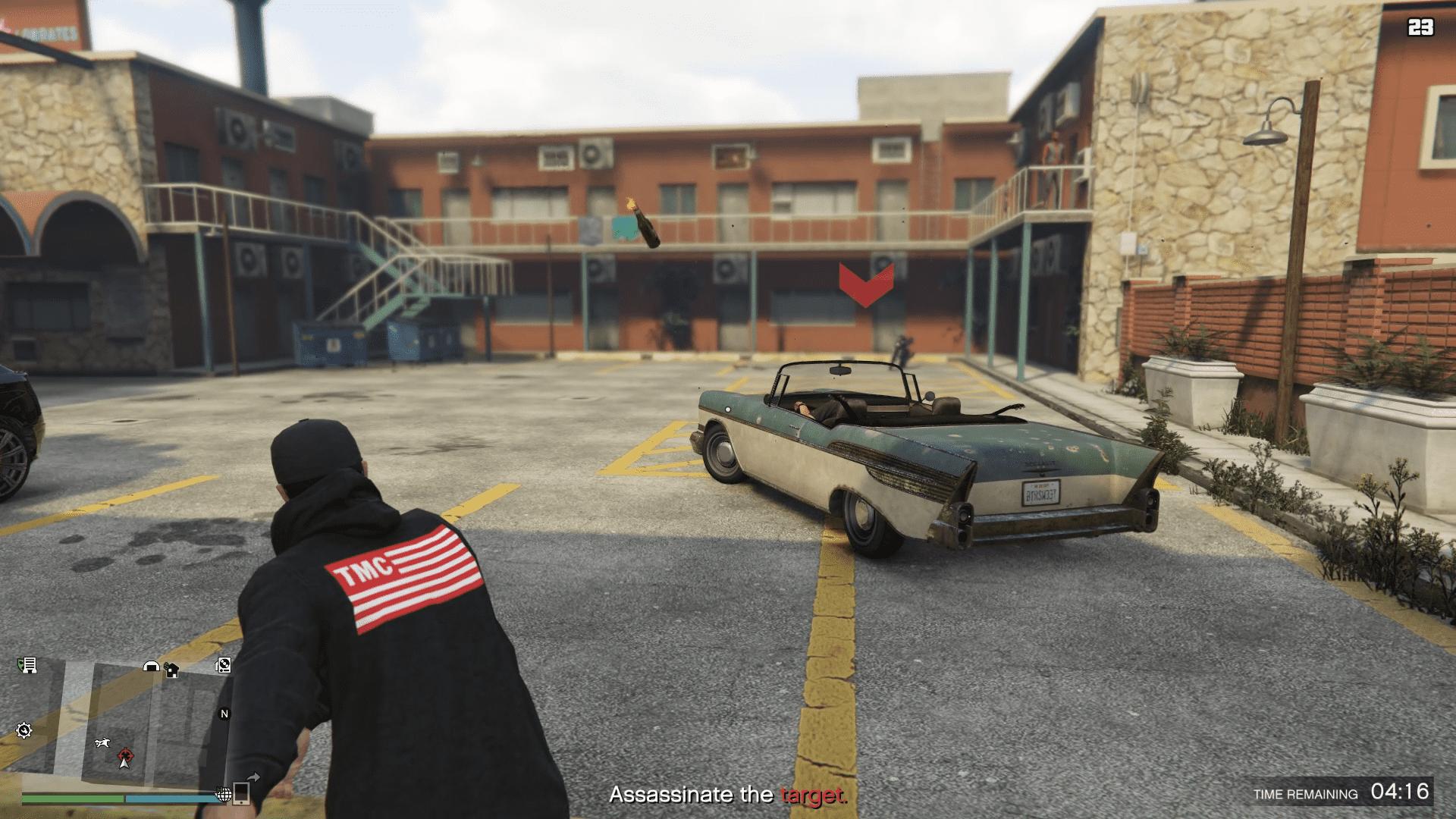This screenshot has width=1456, height=819.
Task: Select the office building blip on the minimap
Action: tap(28, 666)
